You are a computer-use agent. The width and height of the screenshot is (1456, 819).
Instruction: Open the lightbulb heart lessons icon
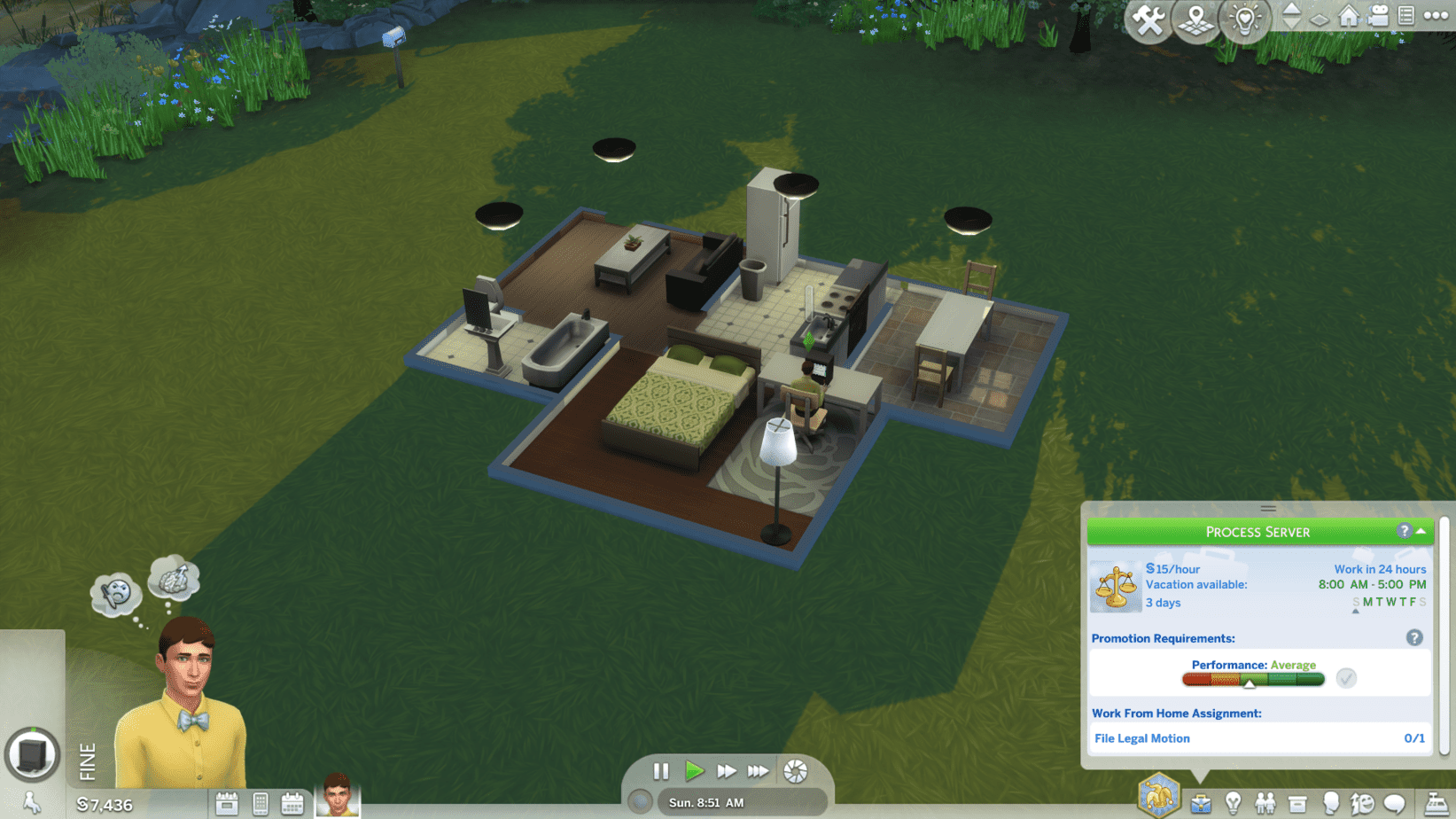pos(1244,19)
